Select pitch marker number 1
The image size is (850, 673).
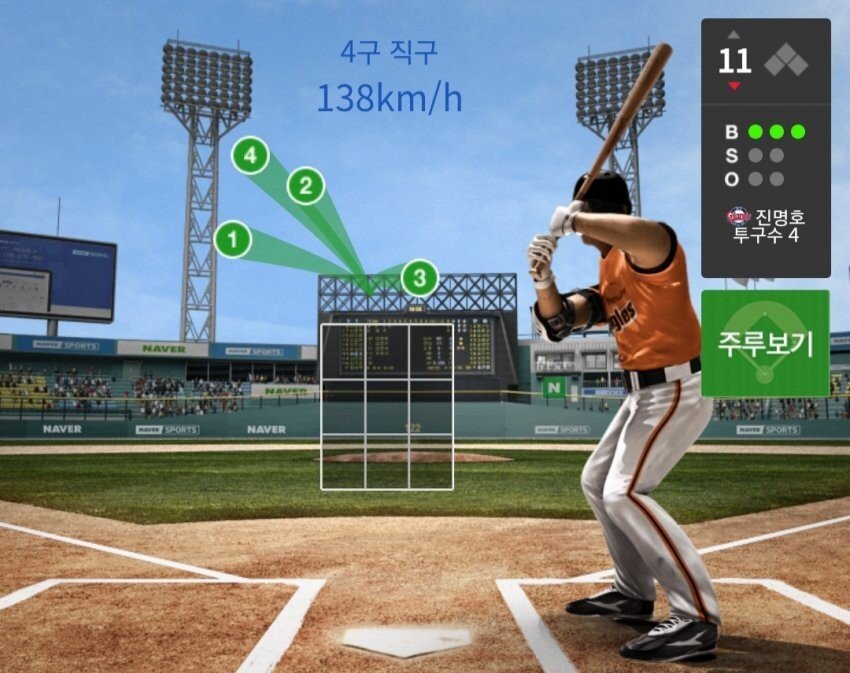click(232, 239)
